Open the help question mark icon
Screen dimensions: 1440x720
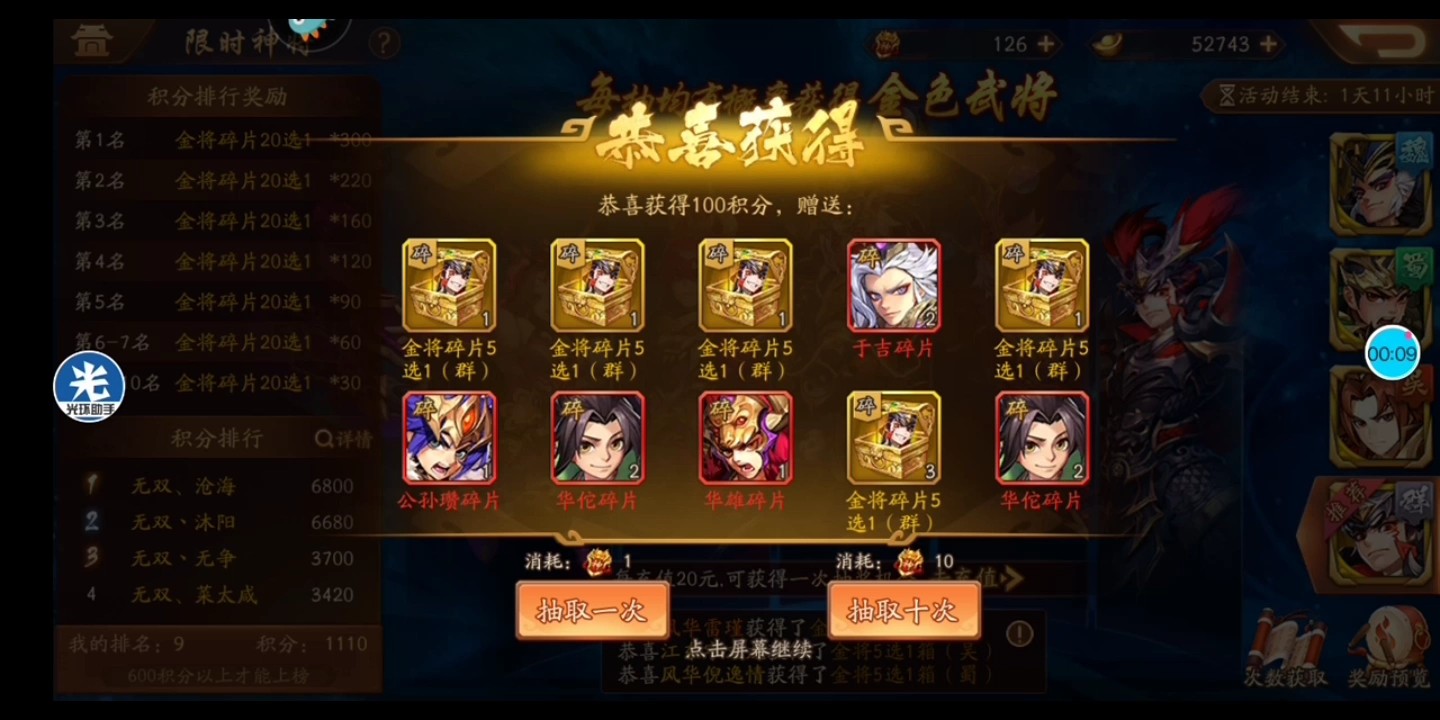click(x=385, y=41)
